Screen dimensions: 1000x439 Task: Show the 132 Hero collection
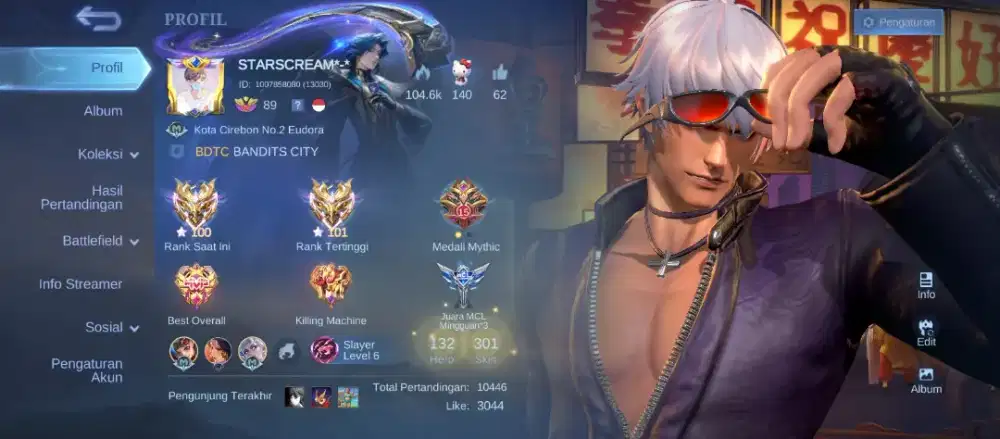(441, 346)
